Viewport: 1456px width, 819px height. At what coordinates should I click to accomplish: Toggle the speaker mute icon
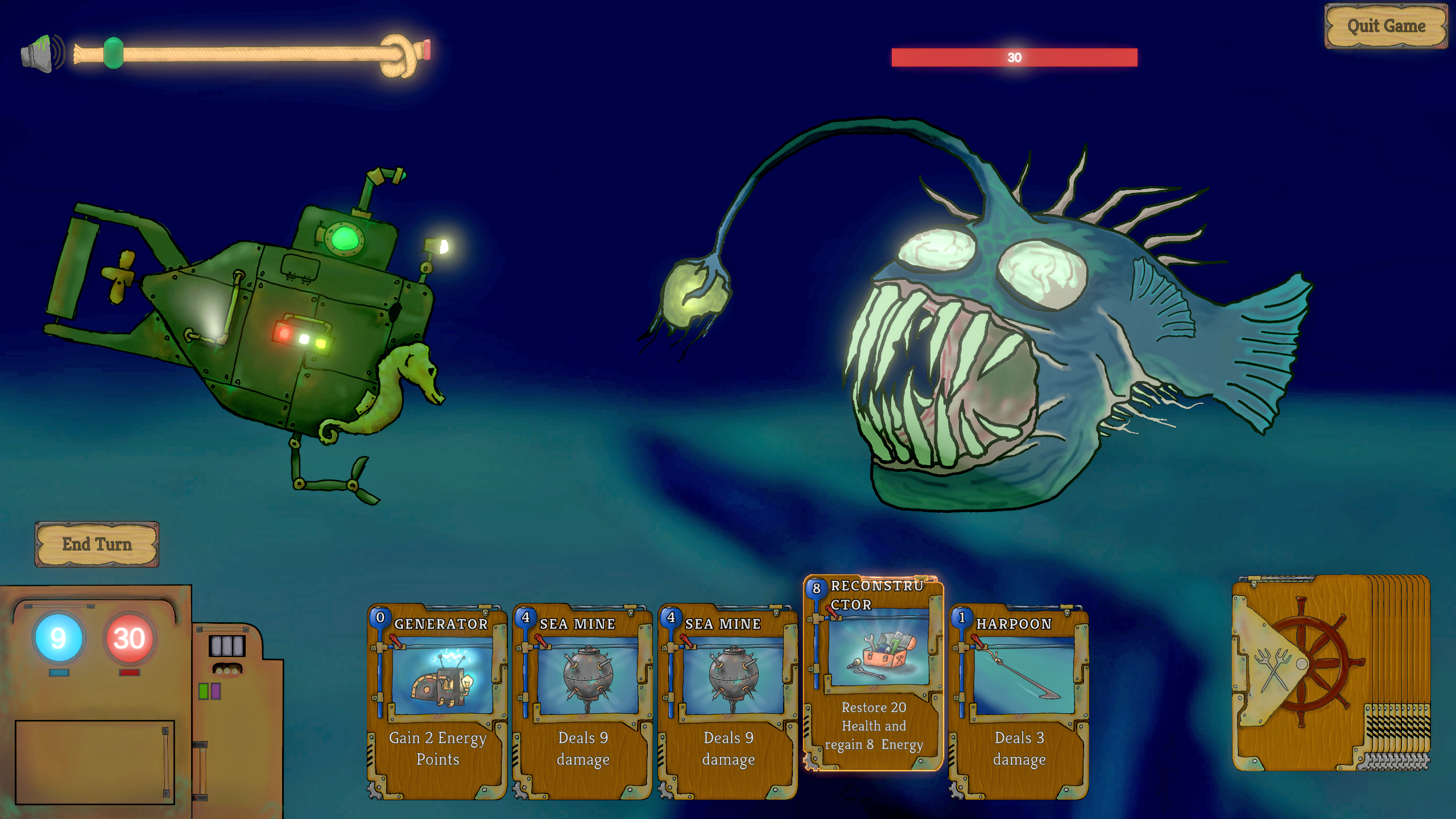tap(42, 53)
